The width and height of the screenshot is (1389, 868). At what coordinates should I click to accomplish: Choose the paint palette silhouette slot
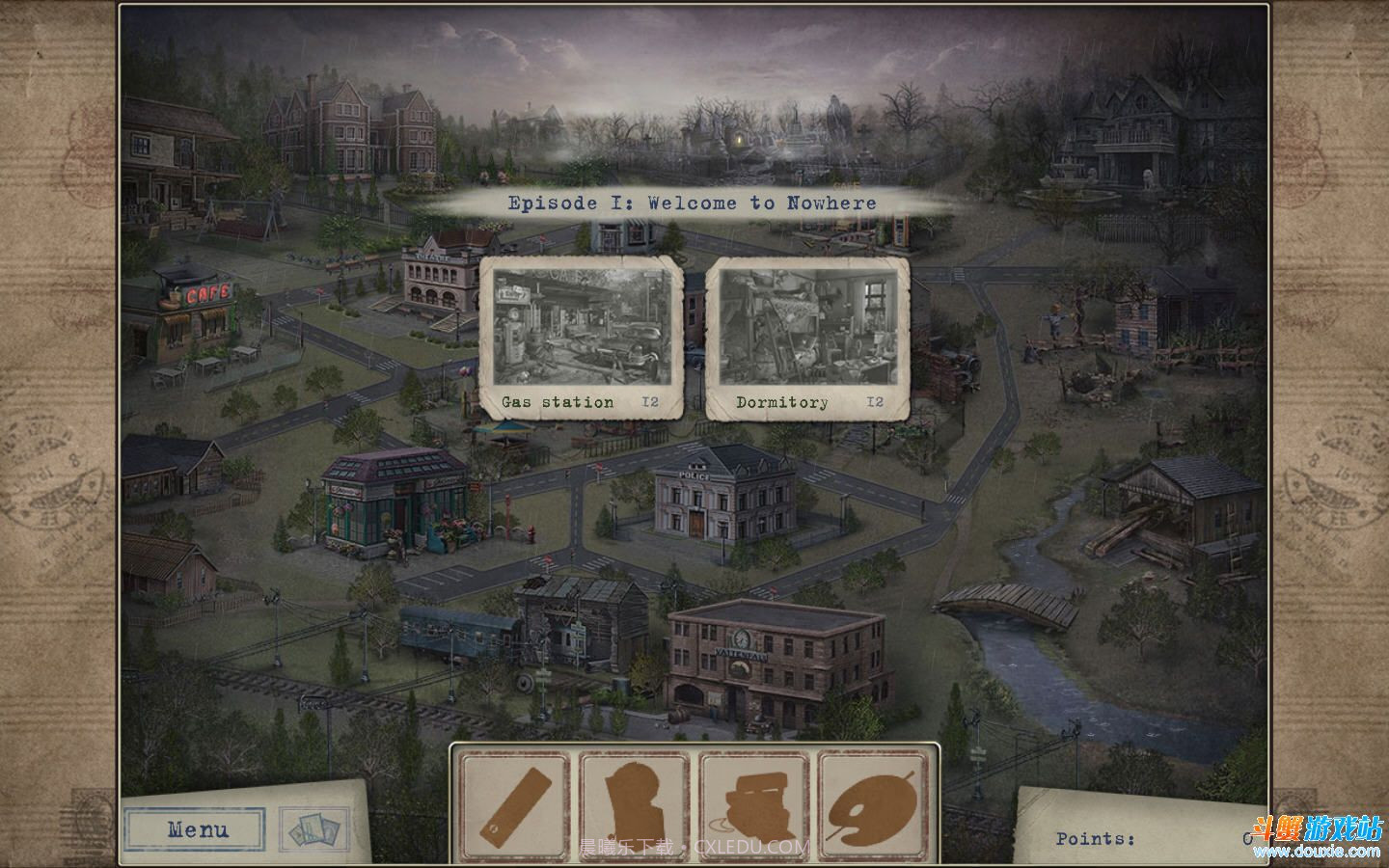click(x=873, y=806)
